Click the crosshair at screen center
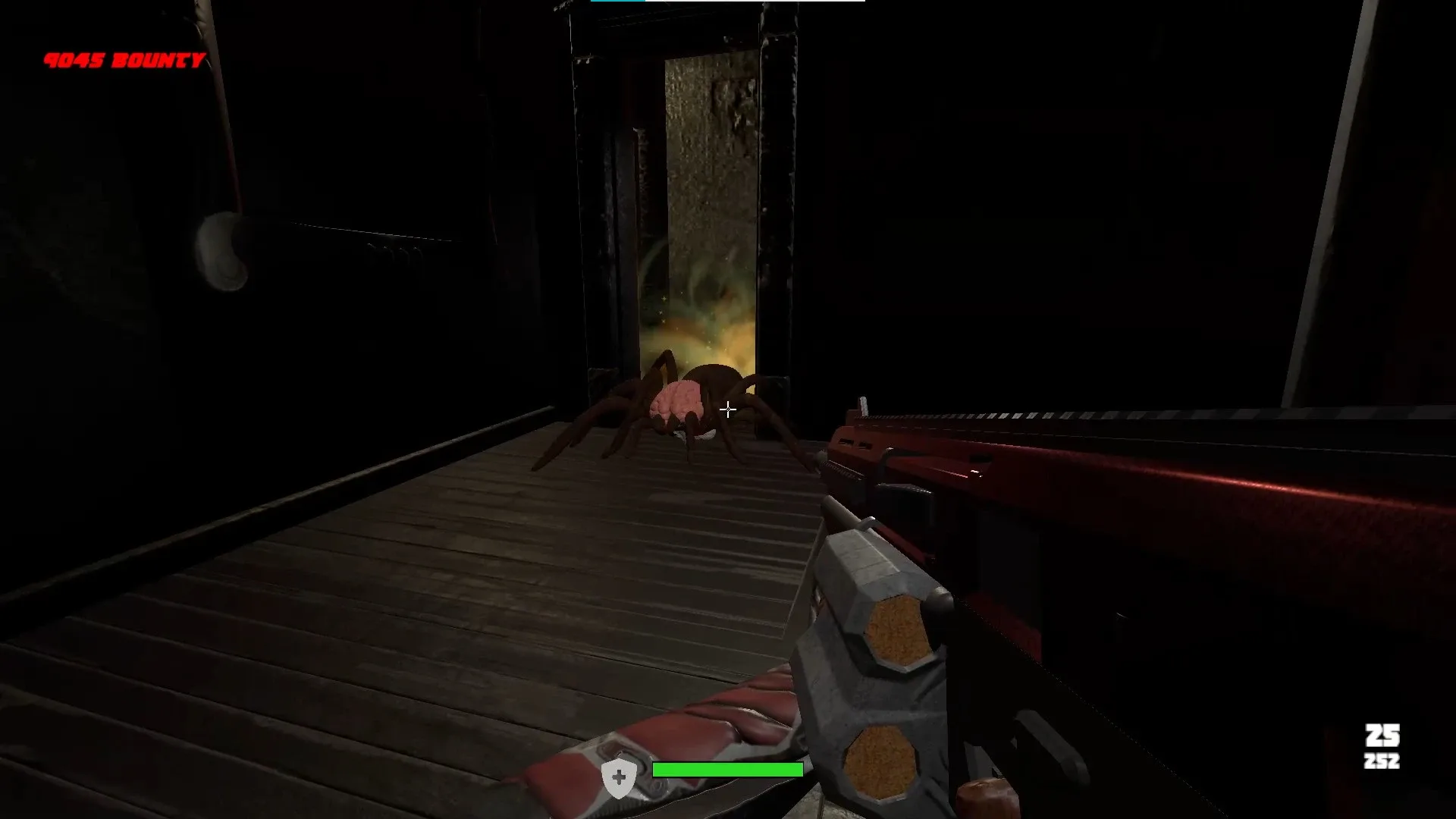This screenshot has width=1456, height=819. pos(728,409)
